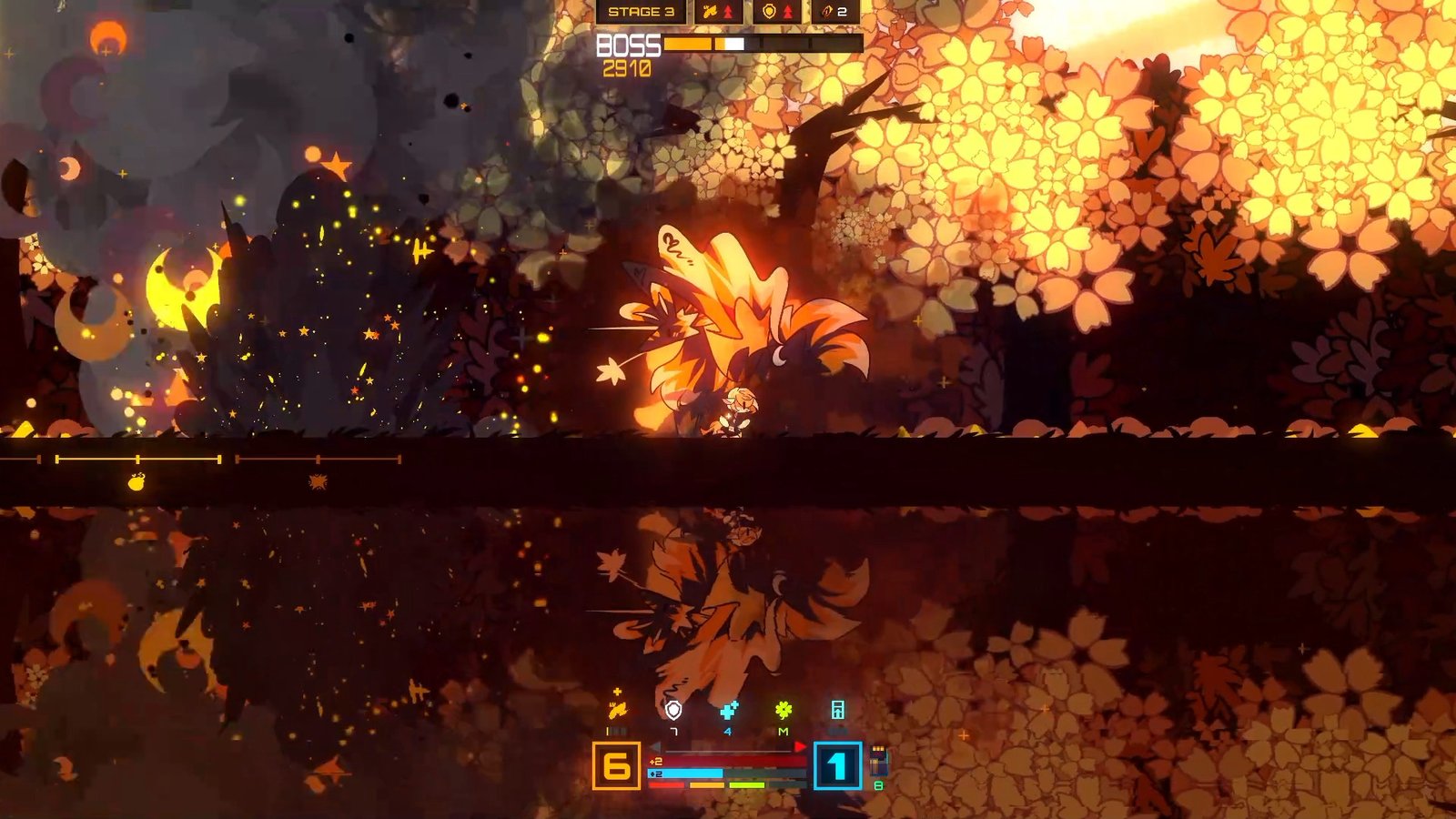Select the feather item counter icon
The width and height of the screenshot is (1456, 819).
834,12
